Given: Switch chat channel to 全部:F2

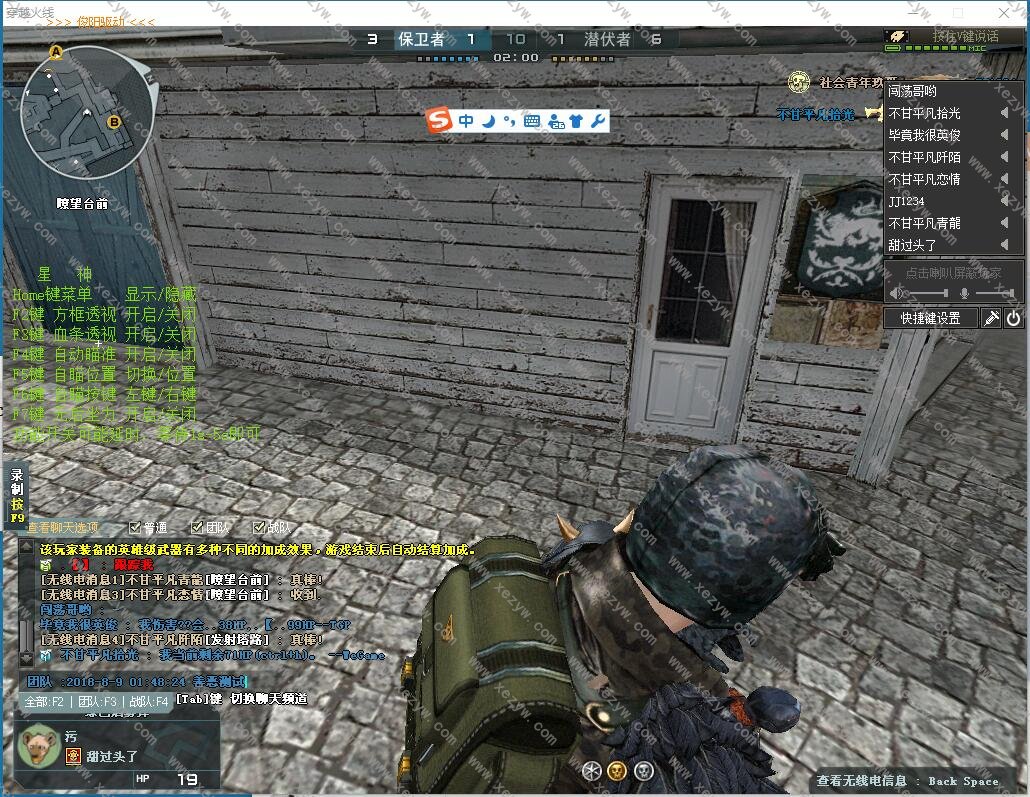Looking at the screenshot, I should click(x=45, y=702).
